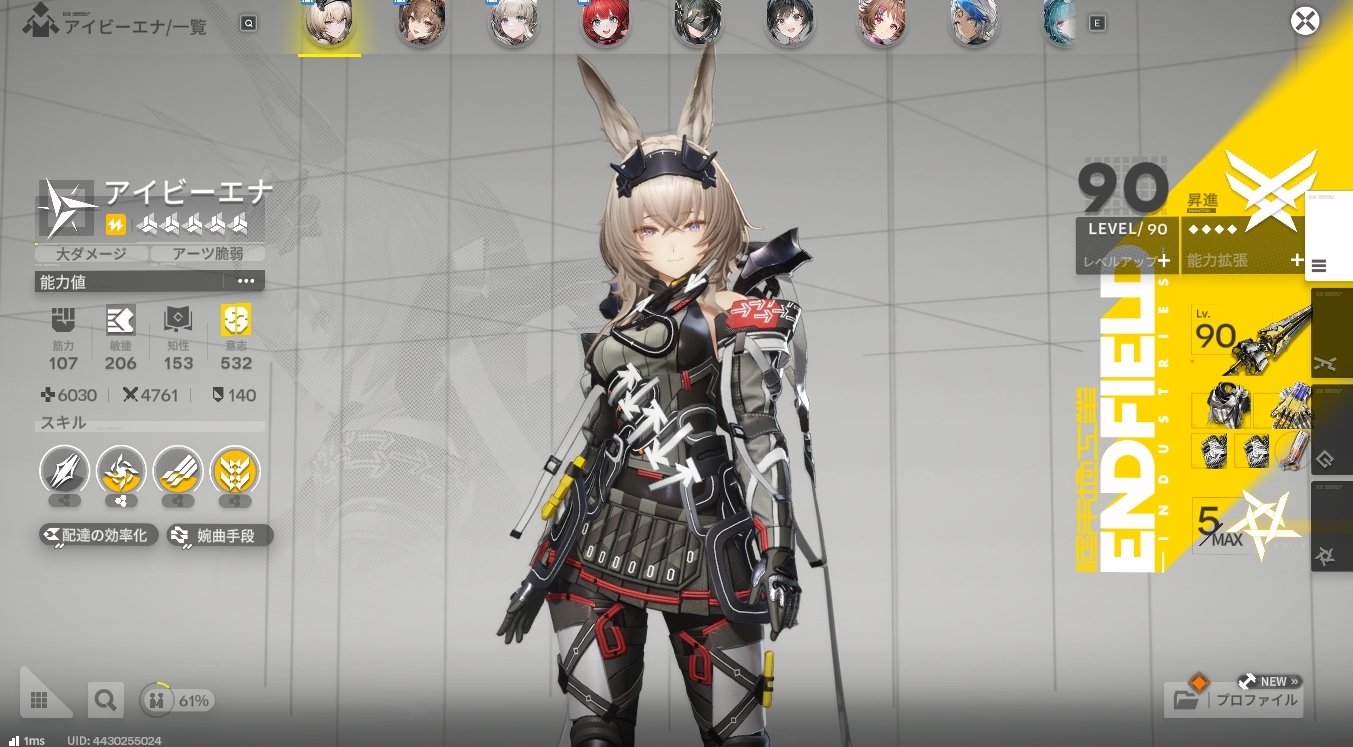Select the 婉曲手段 talent
1353x747 pixels.
(x=219, y=536)
